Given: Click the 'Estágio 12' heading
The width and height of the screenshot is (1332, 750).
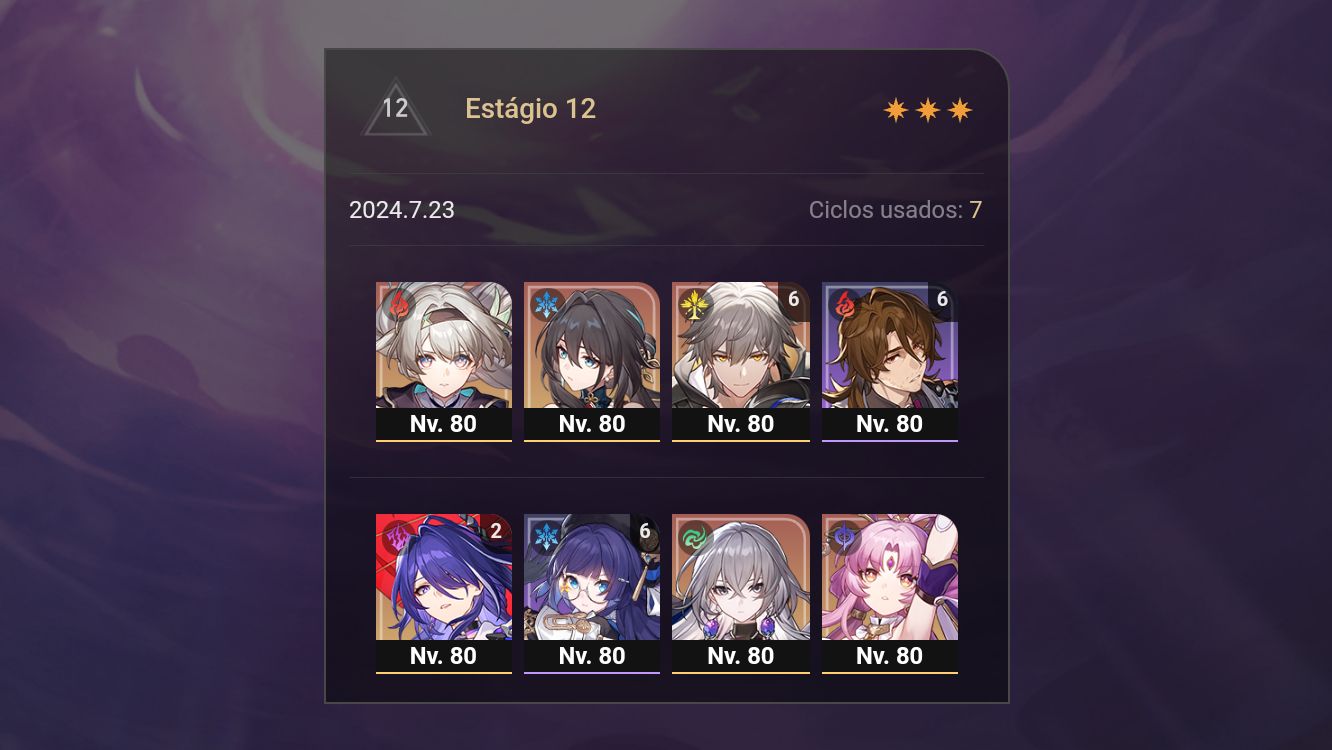Looking at the screenshot, I should pyautogui.click(x=531, y=109).
